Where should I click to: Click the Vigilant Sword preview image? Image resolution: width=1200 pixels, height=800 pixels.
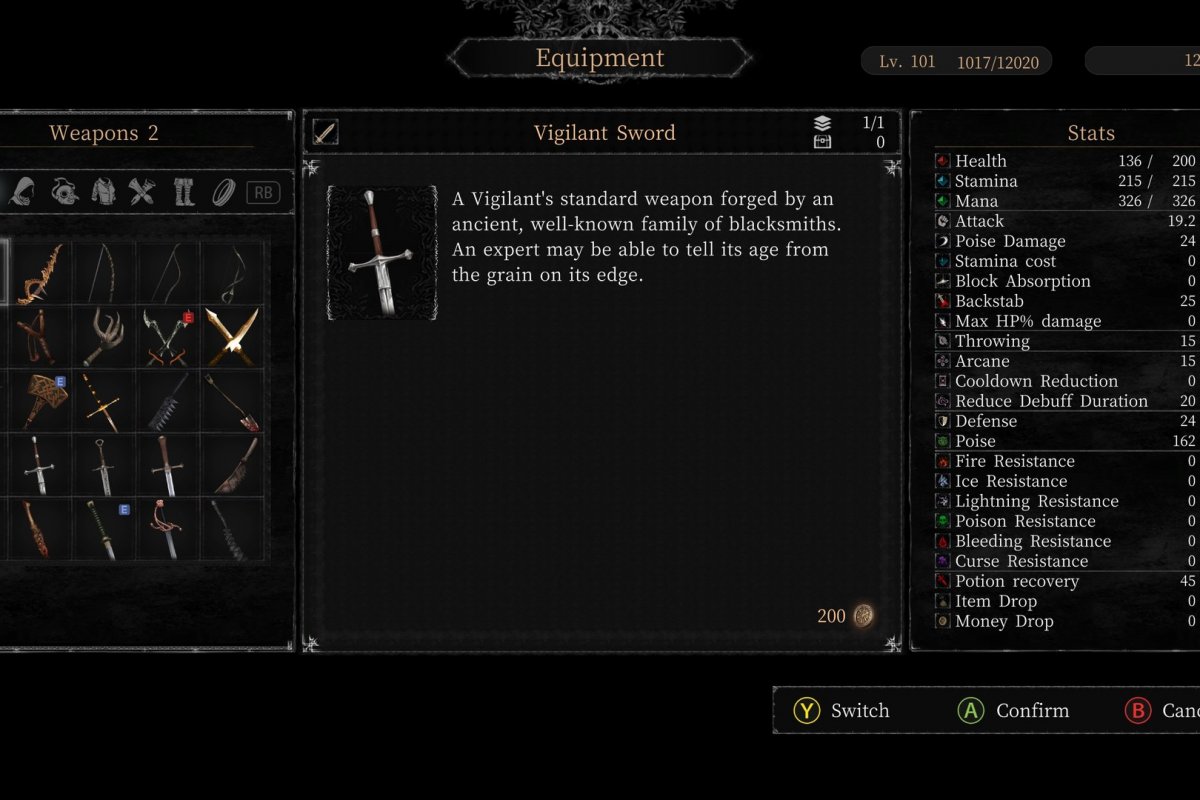(x=382, y=252)
